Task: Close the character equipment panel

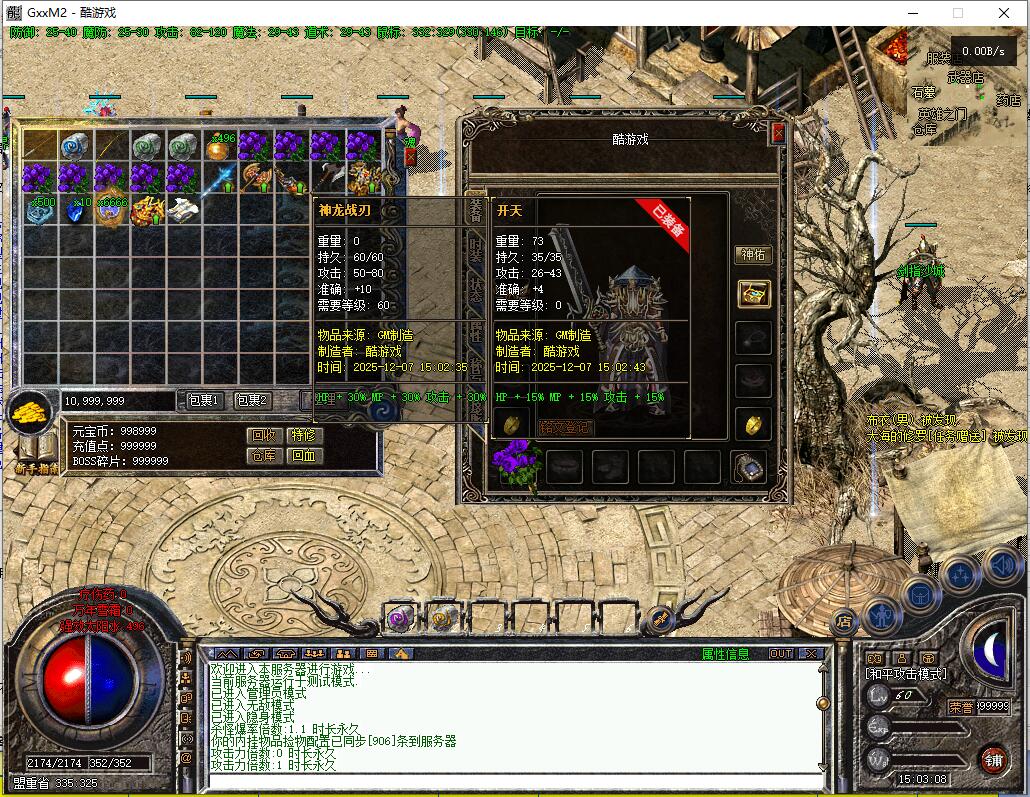Action: click(779, 133)
